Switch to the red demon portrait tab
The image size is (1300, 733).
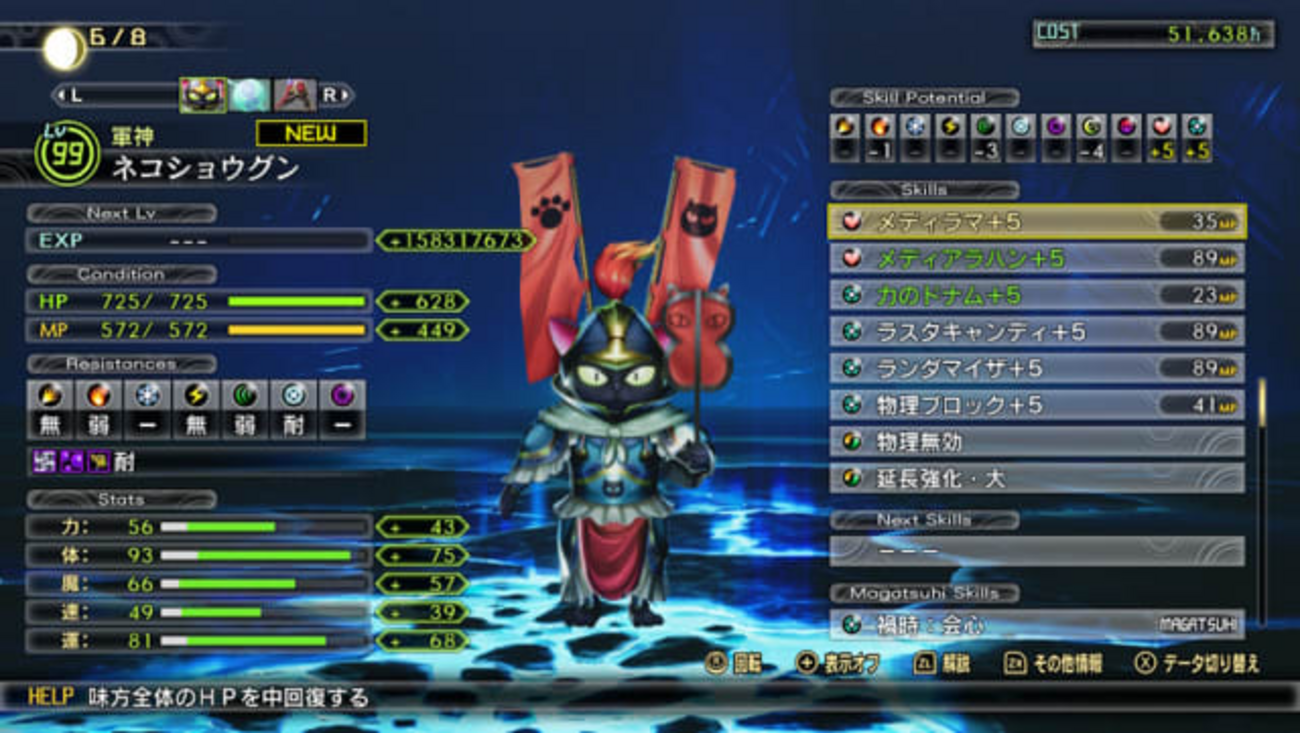pos(294,95)
